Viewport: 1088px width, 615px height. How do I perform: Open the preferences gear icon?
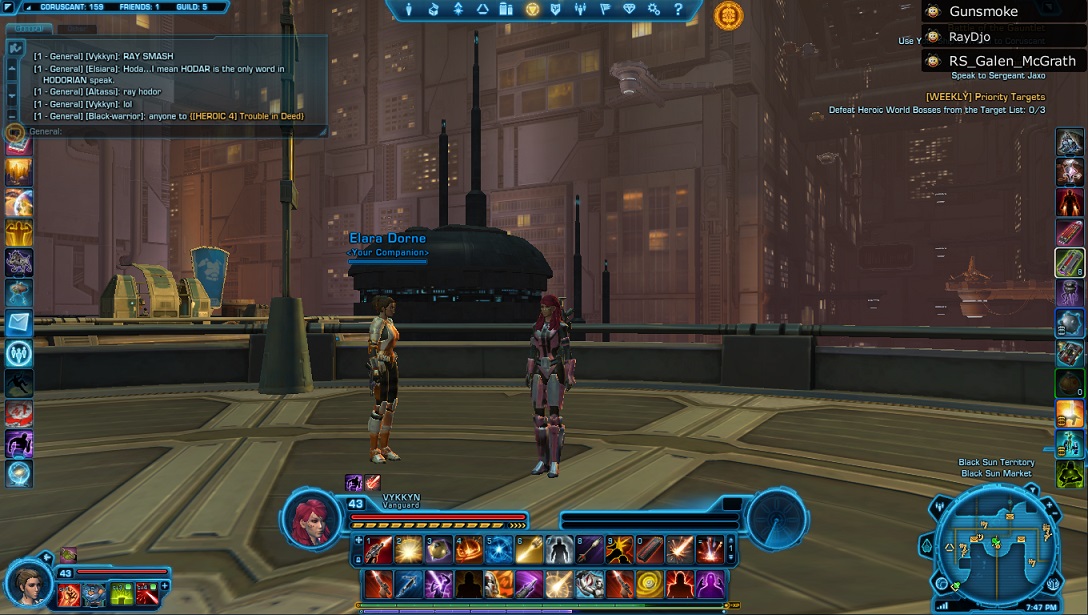click(654, 9)
